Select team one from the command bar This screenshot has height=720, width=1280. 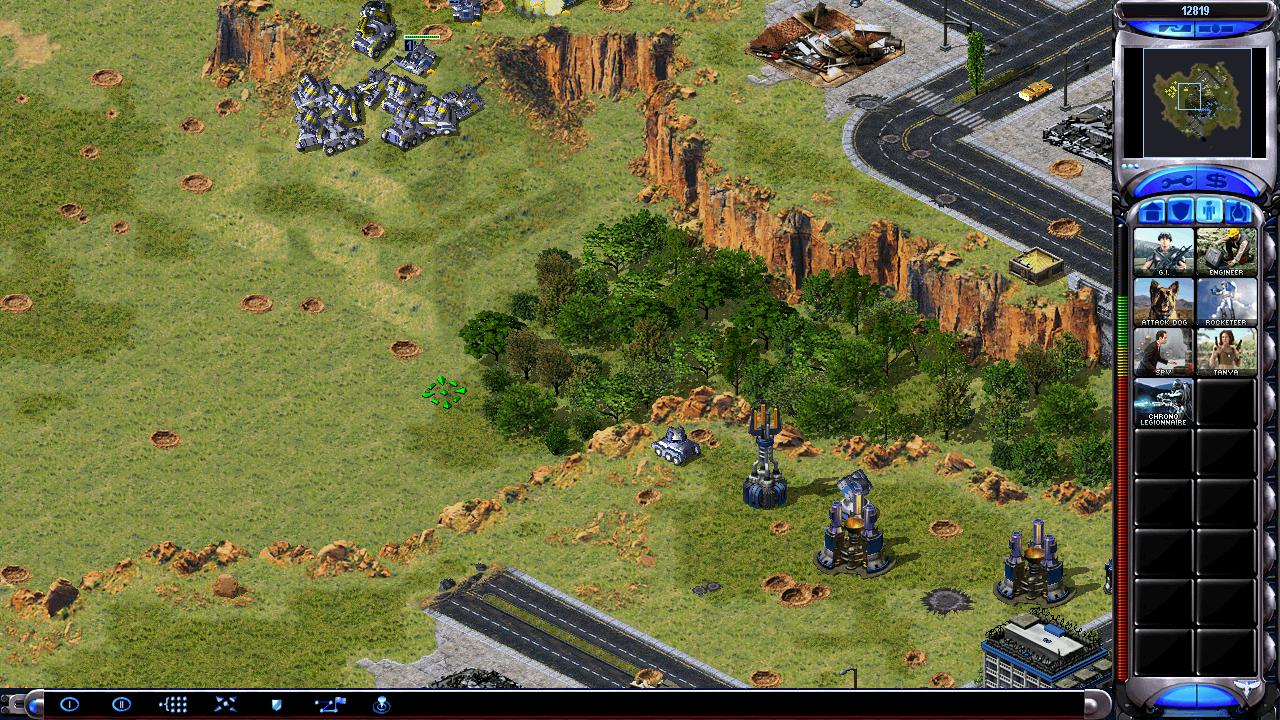click(x=69, y=704)
